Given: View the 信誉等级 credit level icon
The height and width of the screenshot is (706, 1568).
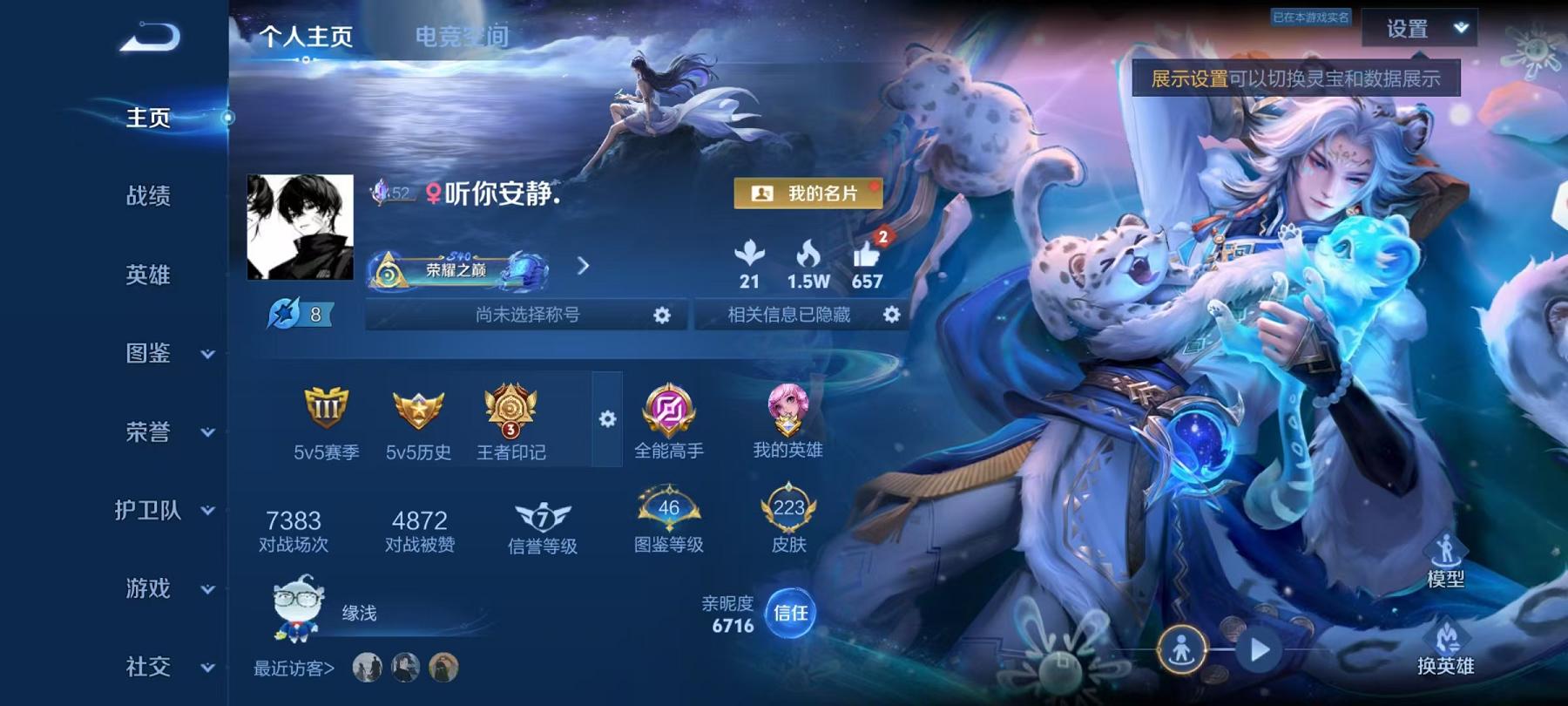Looking at the screenshot, I should (x=540, y=514).
